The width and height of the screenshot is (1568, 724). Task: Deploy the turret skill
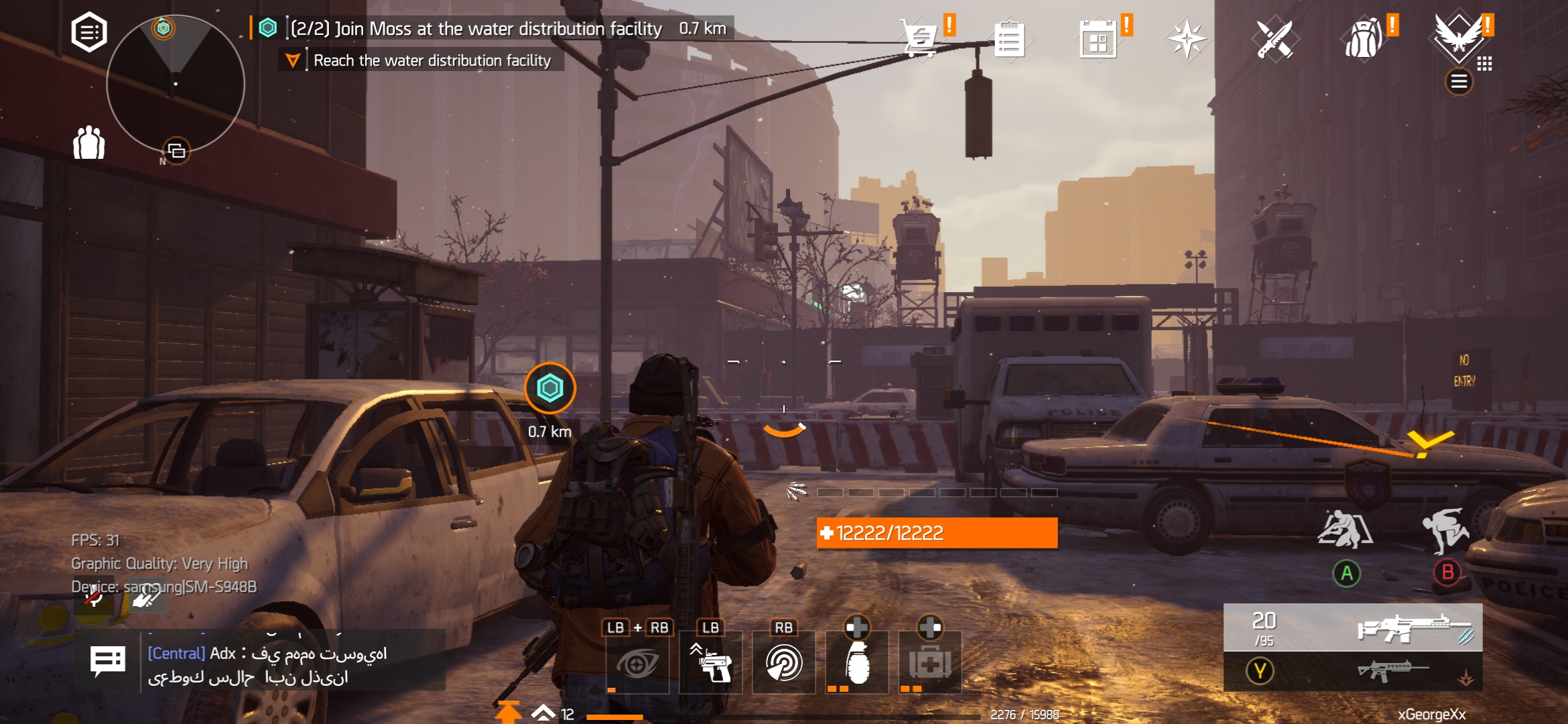[710, 663]
